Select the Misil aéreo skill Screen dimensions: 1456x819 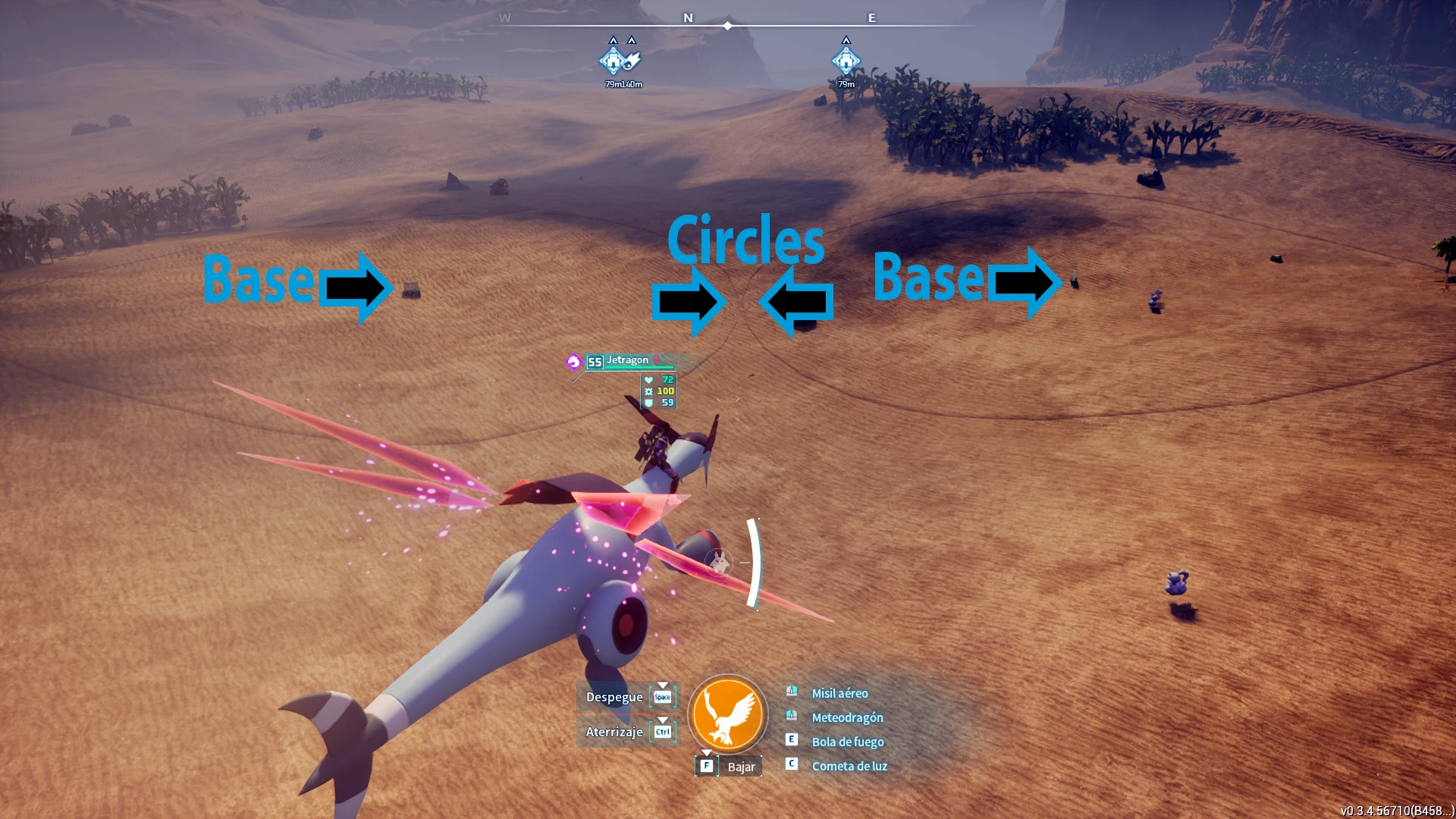click(x=839, y=693)
